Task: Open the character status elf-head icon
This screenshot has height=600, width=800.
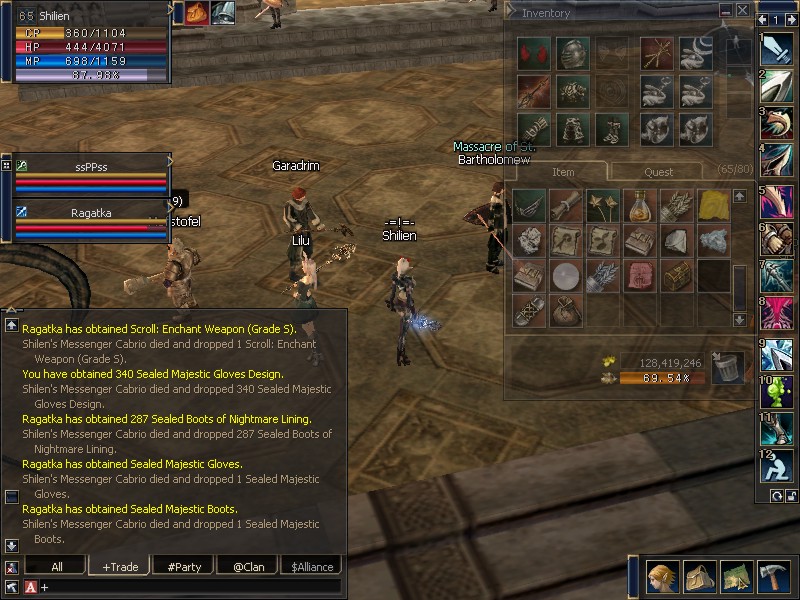Action: click(x=660, y=577)
